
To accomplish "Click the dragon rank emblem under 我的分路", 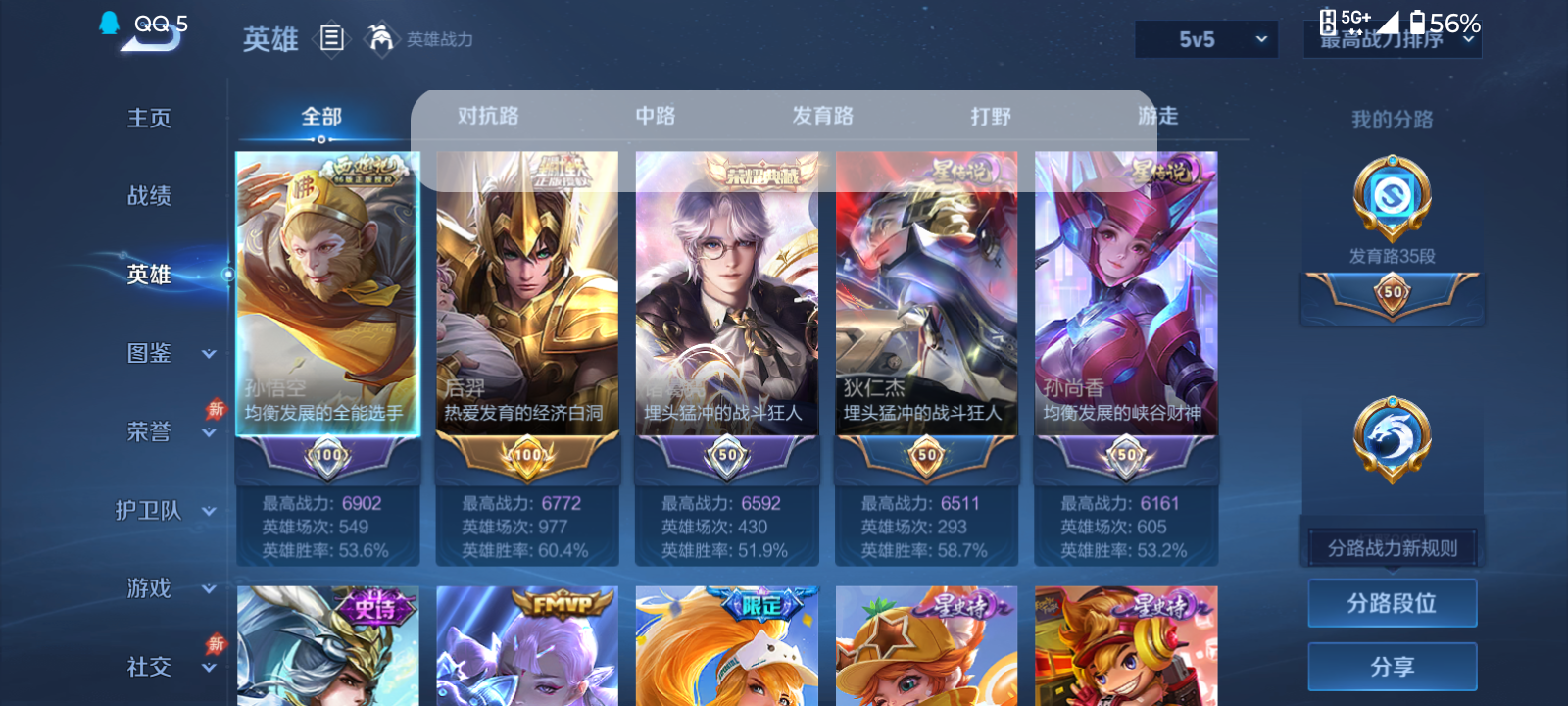I will click(x=1392, y=438).
